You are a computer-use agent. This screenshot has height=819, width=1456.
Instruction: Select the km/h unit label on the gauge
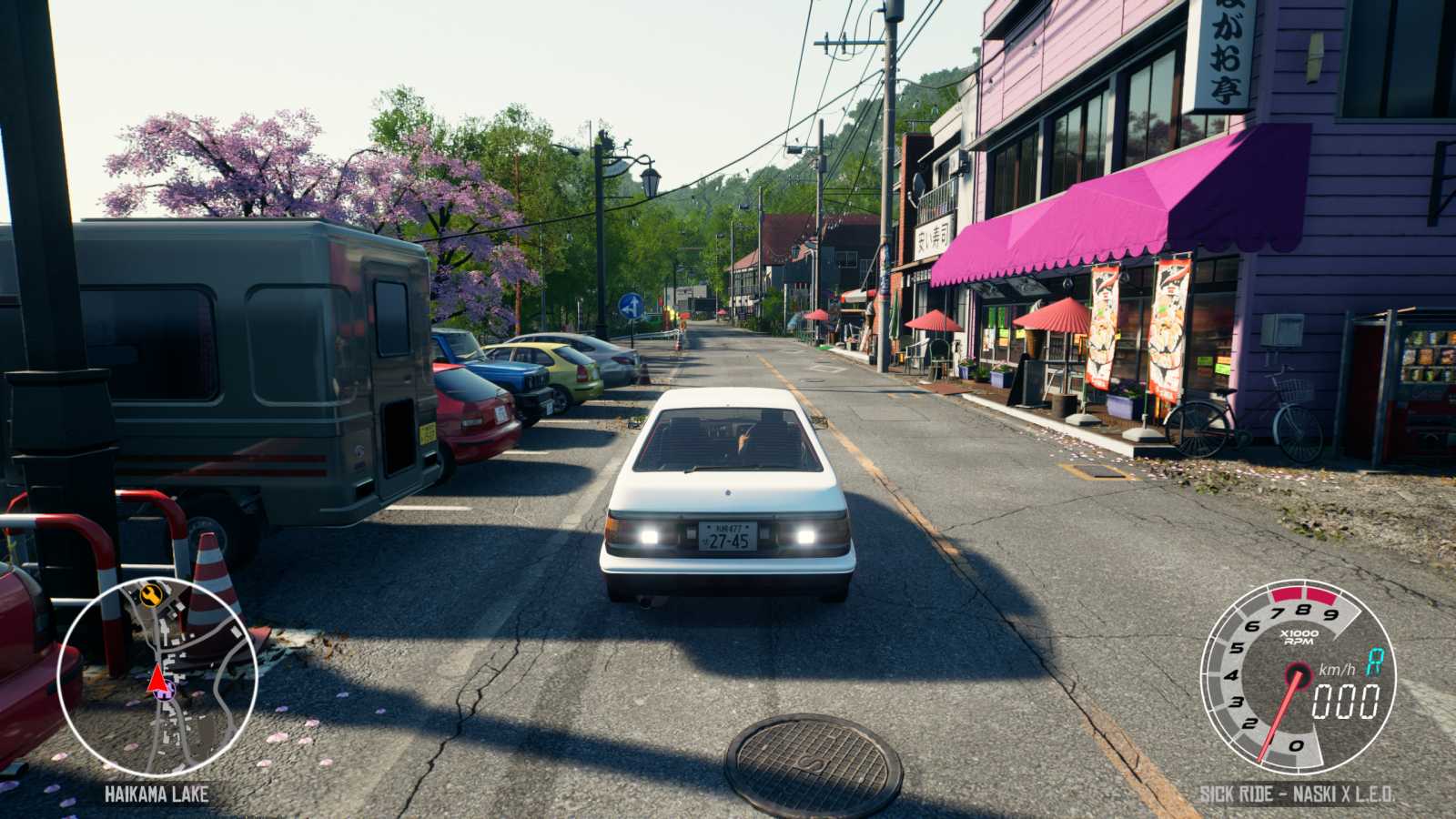(x=1338, y=670)
